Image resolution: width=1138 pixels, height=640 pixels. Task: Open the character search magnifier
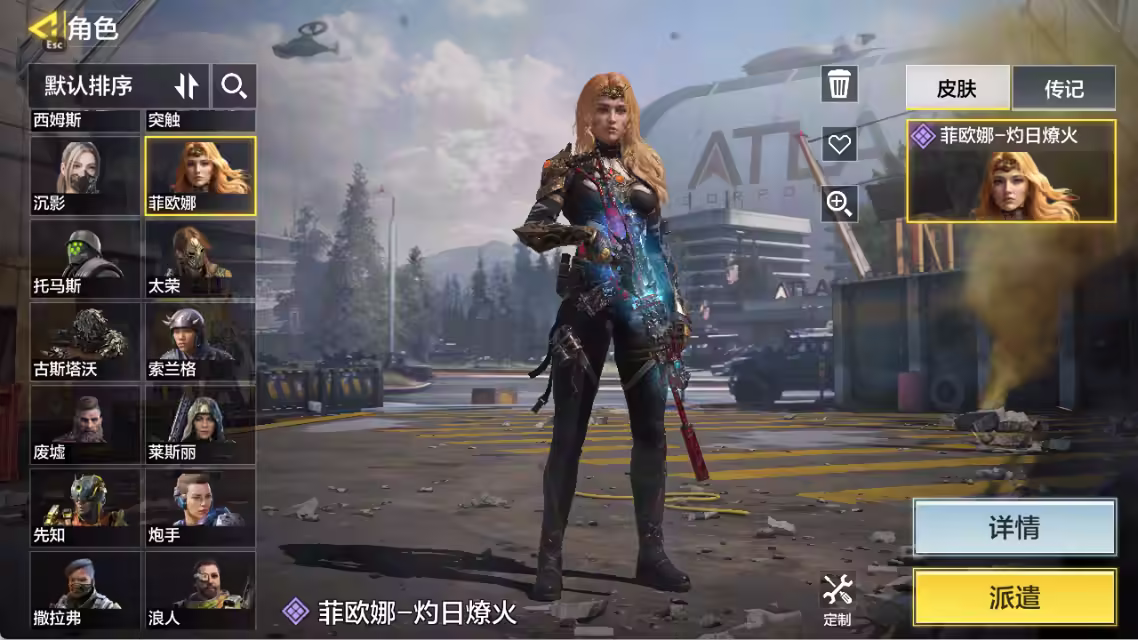click(234, 86)
